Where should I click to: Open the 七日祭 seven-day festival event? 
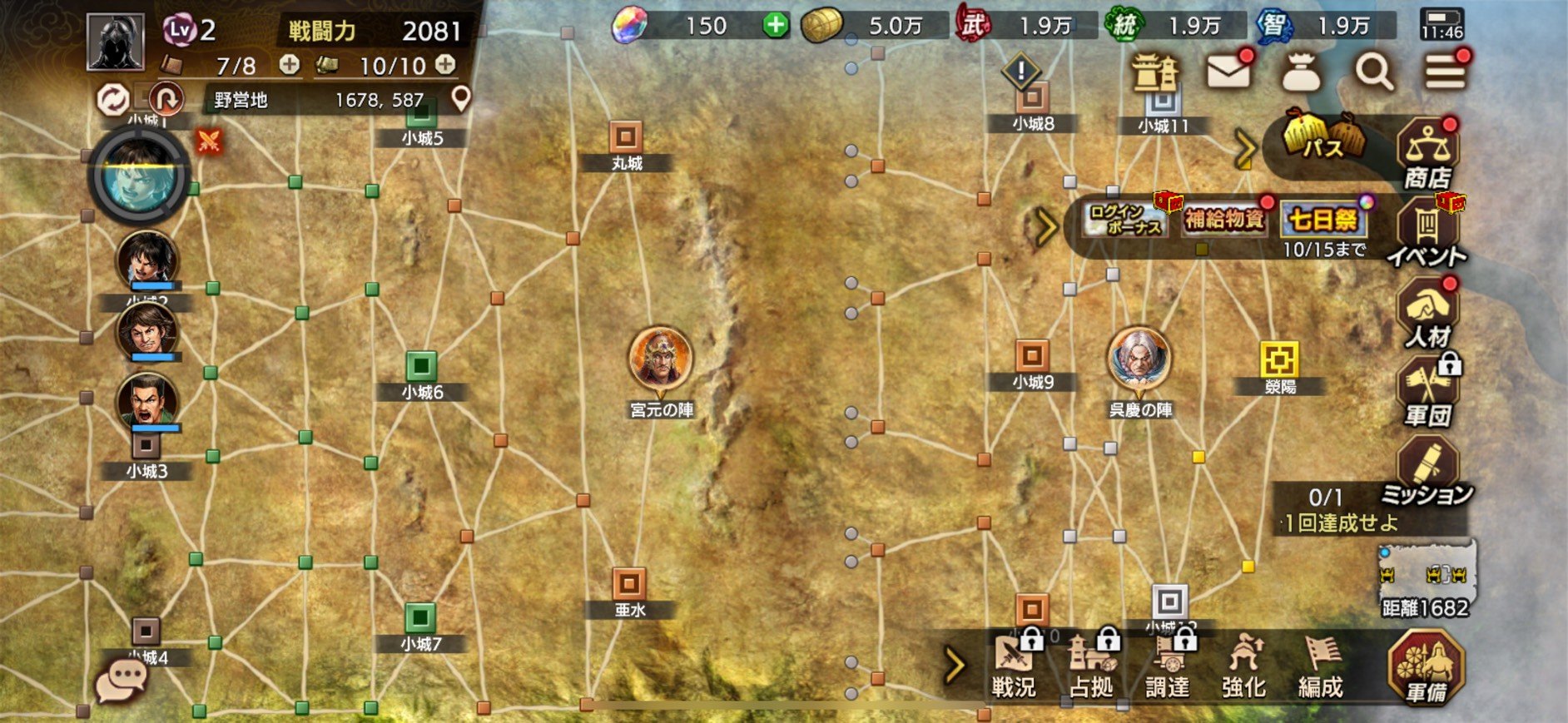pos(1322,221)
